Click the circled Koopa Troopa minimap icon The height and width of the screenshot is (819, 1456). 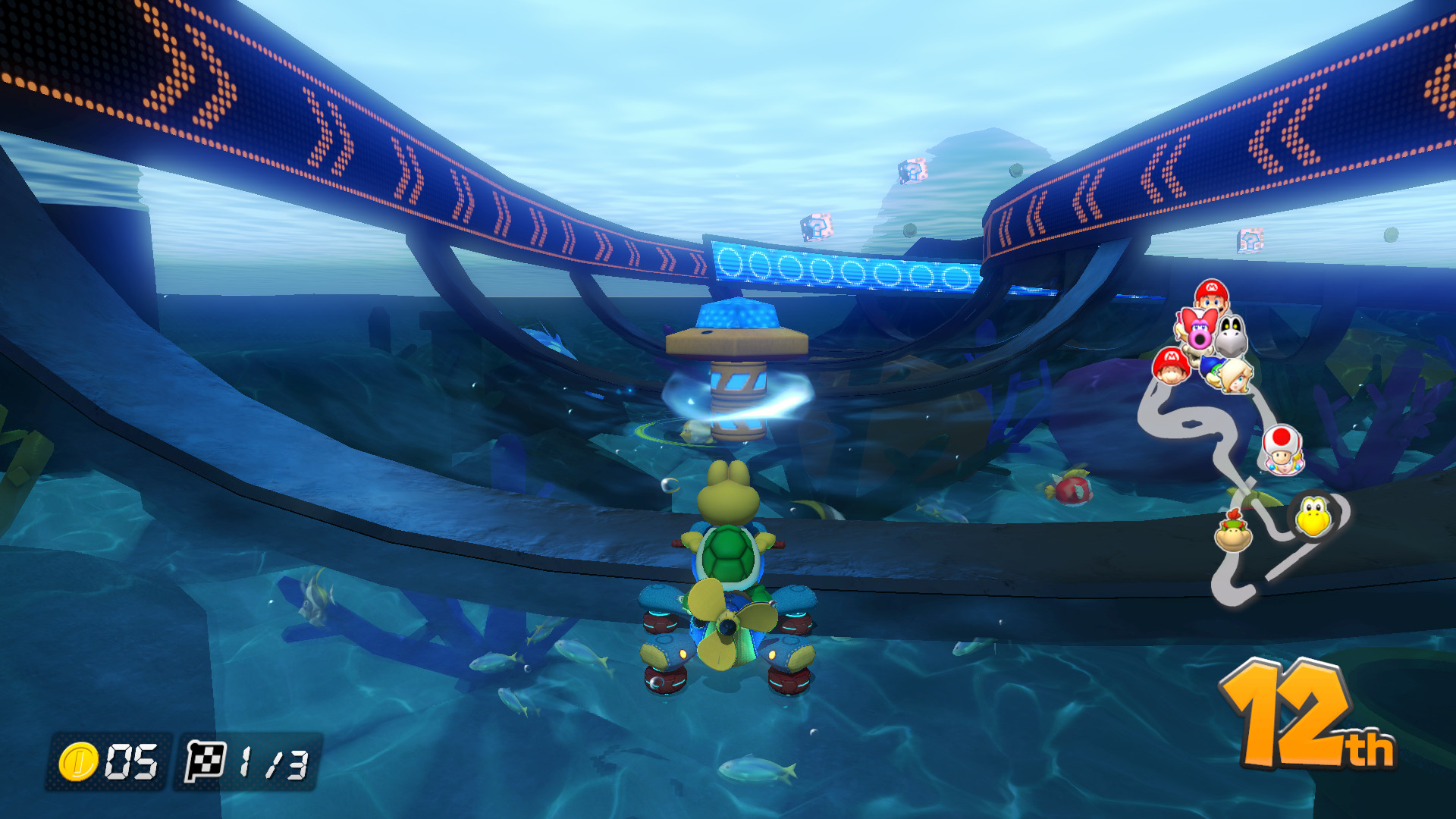coord(1313,515)
